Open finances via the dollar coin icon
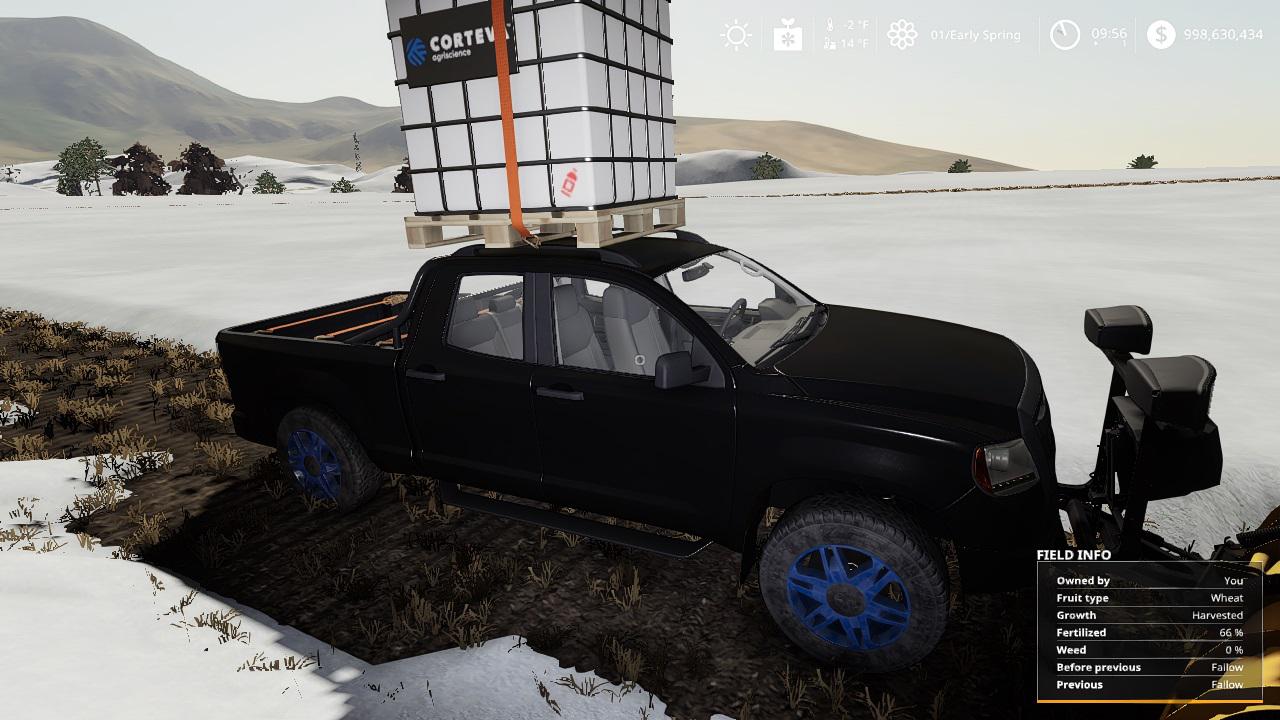 [1160, 35]
